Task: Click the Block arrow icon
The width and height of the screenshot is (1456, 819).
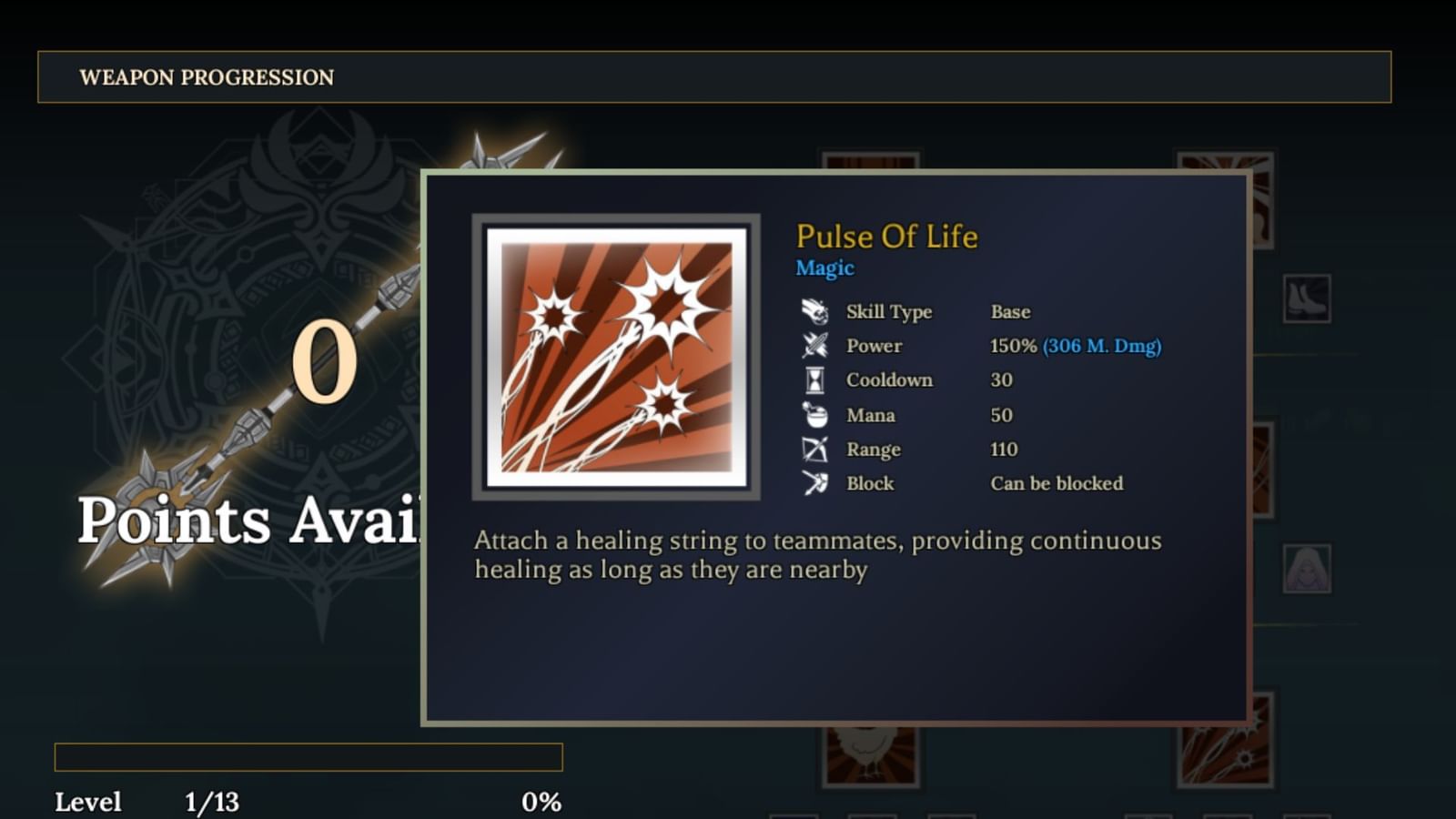Action: [x=816, y=483]
